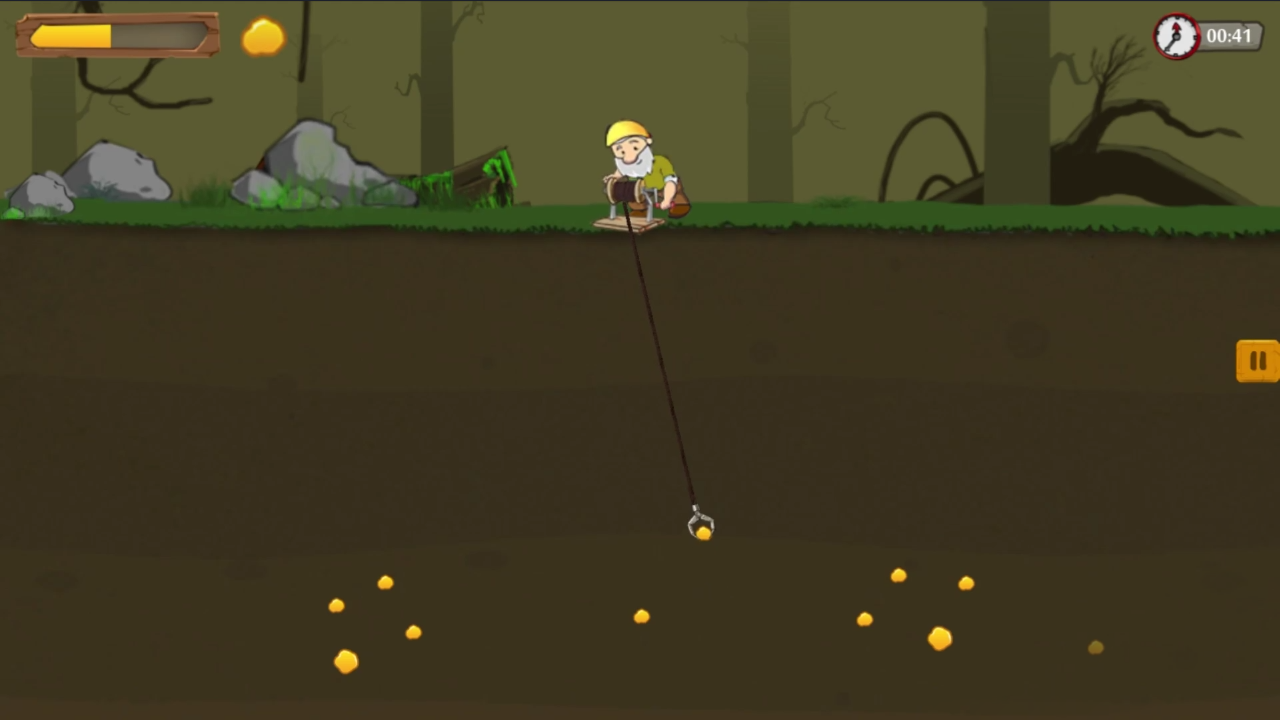The width and height of the screenshot is (1280, 720).
Task: Click the pause button on the right edge
Action: pyautogui.click(x=1257, y=362)
